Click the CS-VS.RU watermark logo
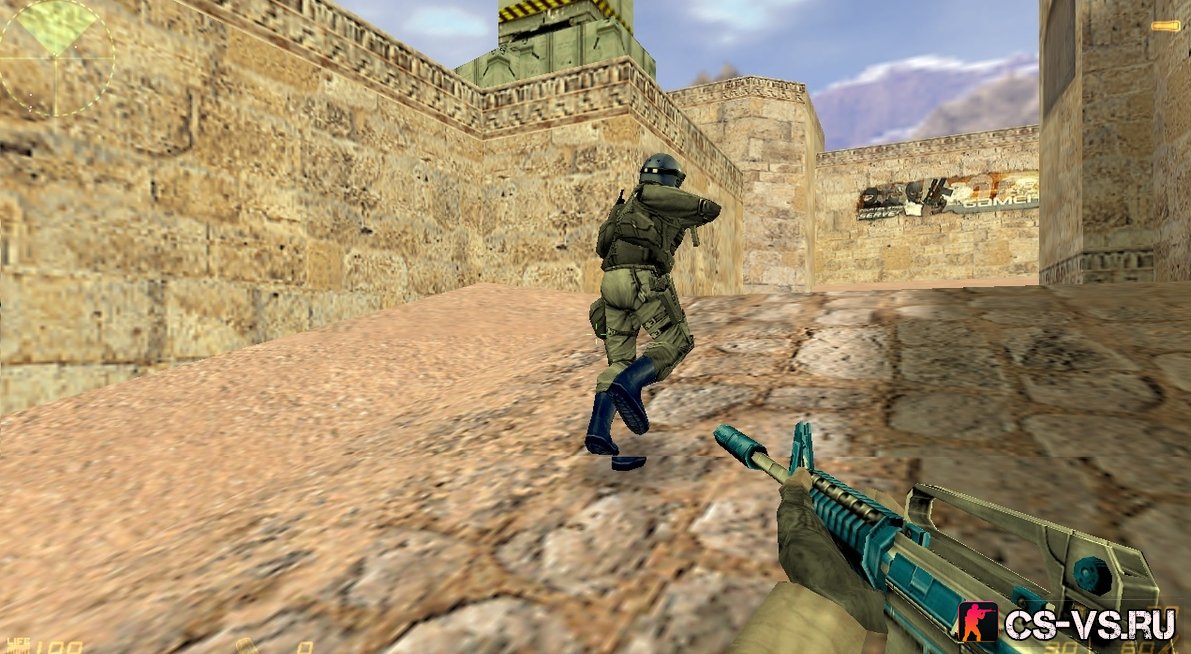 pyautogui.click(x=1068, y=623)
